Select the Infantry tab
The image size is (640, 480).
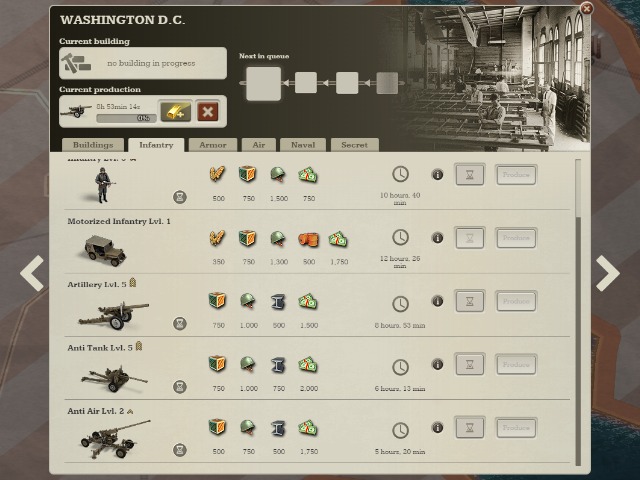[156, 145]
